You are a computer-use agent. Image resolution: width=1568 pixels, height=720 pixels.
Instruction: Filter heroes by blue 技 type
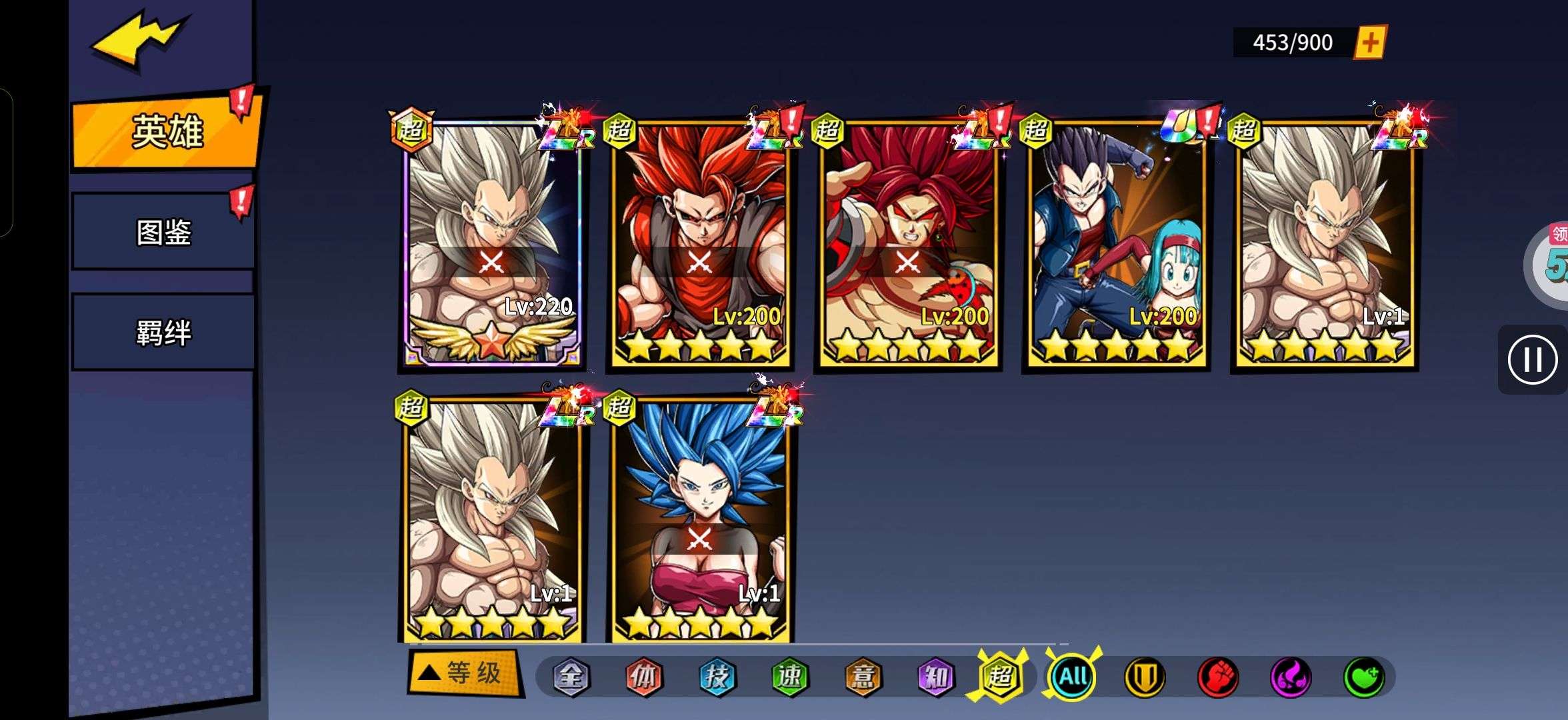(x=717, y=677)
